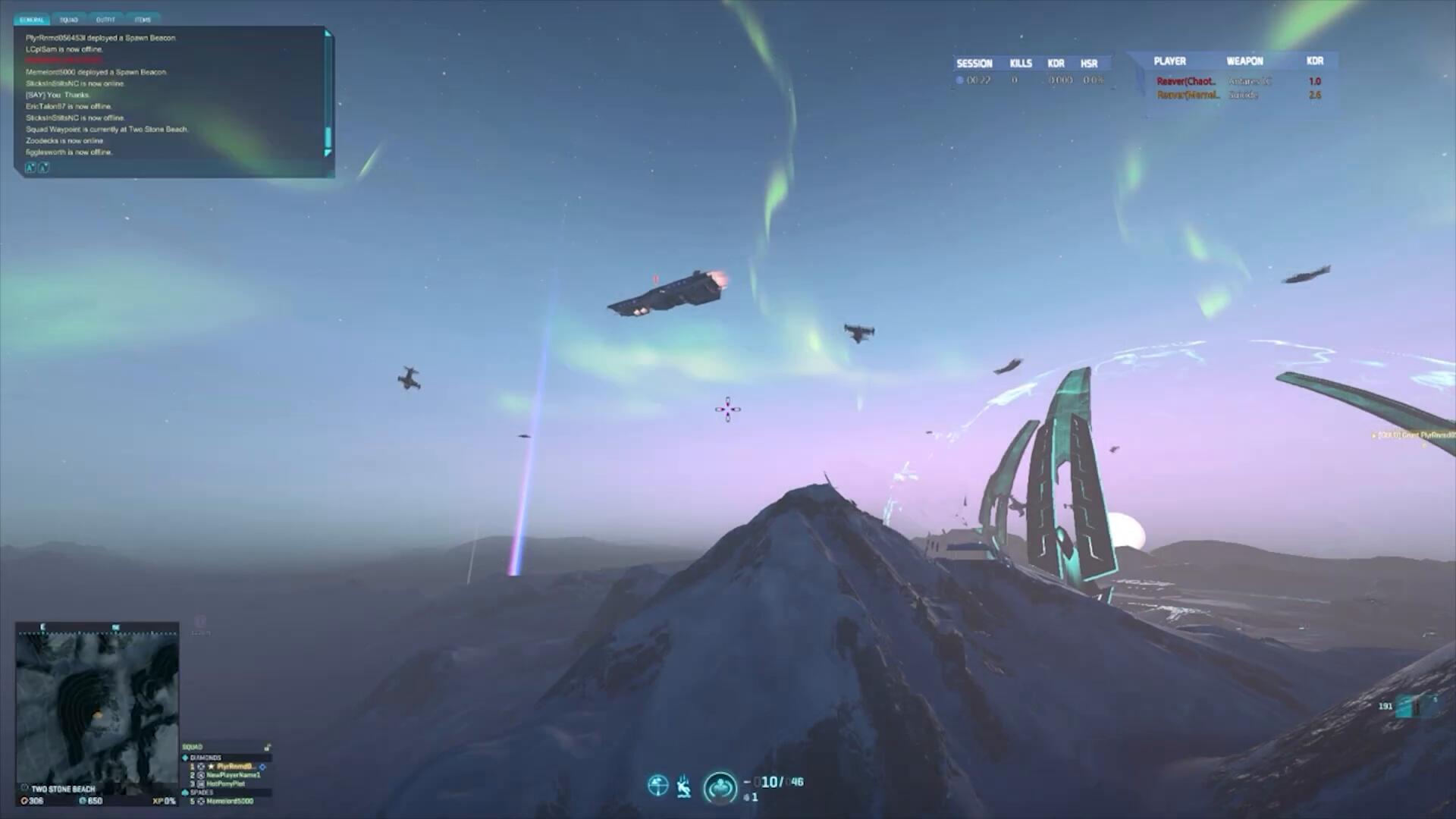Viewport: 1456px width, 819px height.
Task: Click the falling figure implant icon
Action: pyautogui.click(x=684, y=786)
